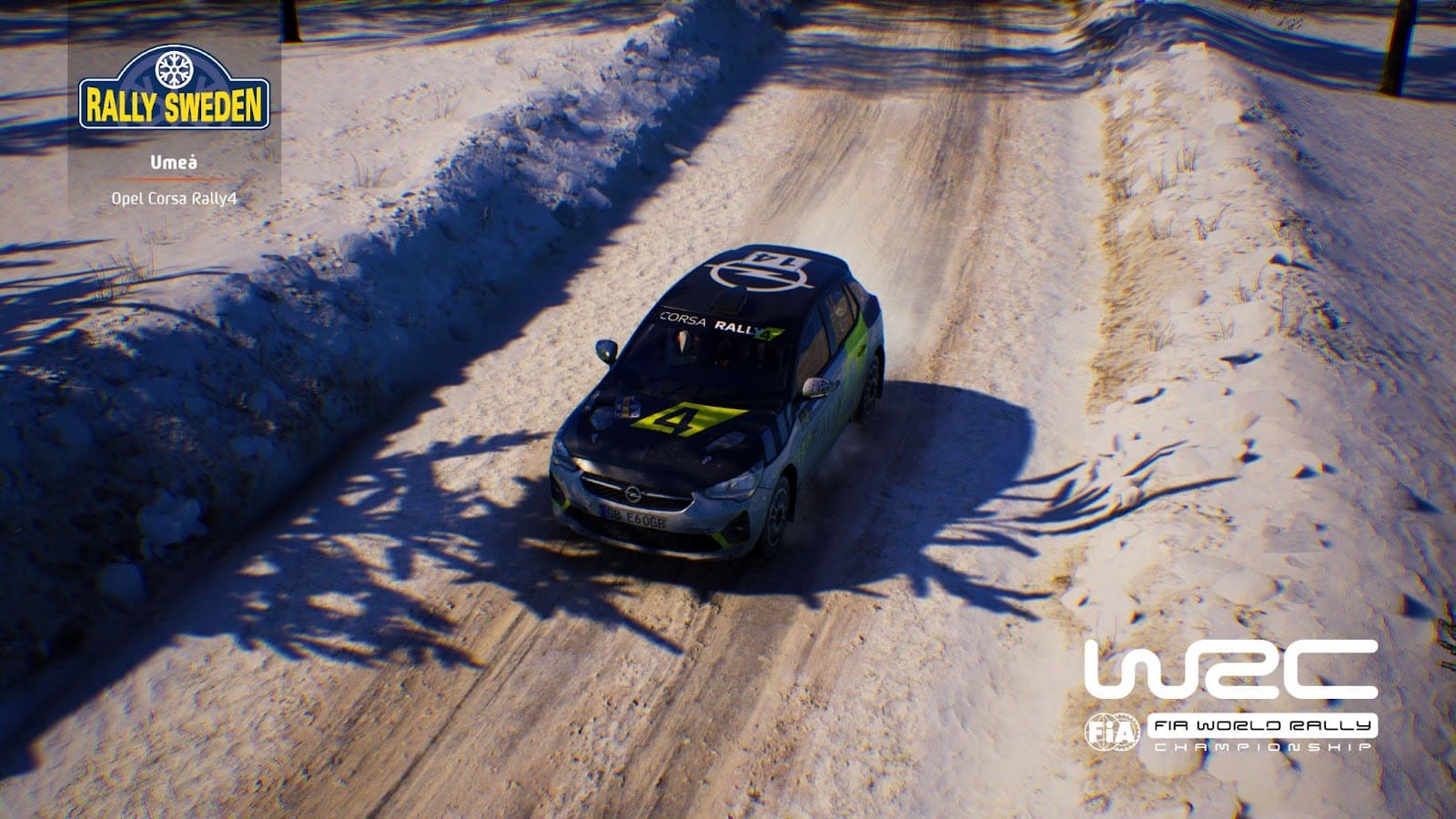Select the Opel emblem on the front grille
The height and width of the screenshot is (819, 1456).
coord(634,493)
